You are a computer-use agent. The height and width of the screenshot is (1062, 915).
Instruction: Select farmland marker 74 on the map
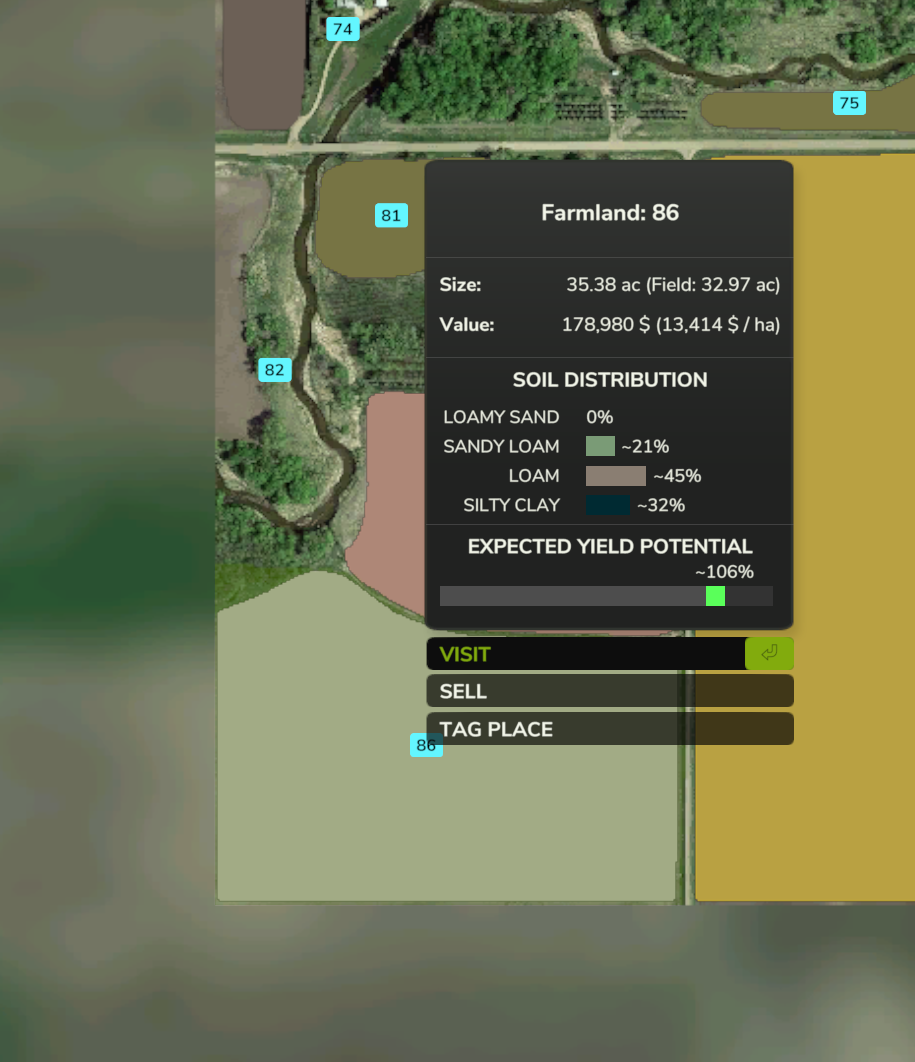(x=342, y=29)
